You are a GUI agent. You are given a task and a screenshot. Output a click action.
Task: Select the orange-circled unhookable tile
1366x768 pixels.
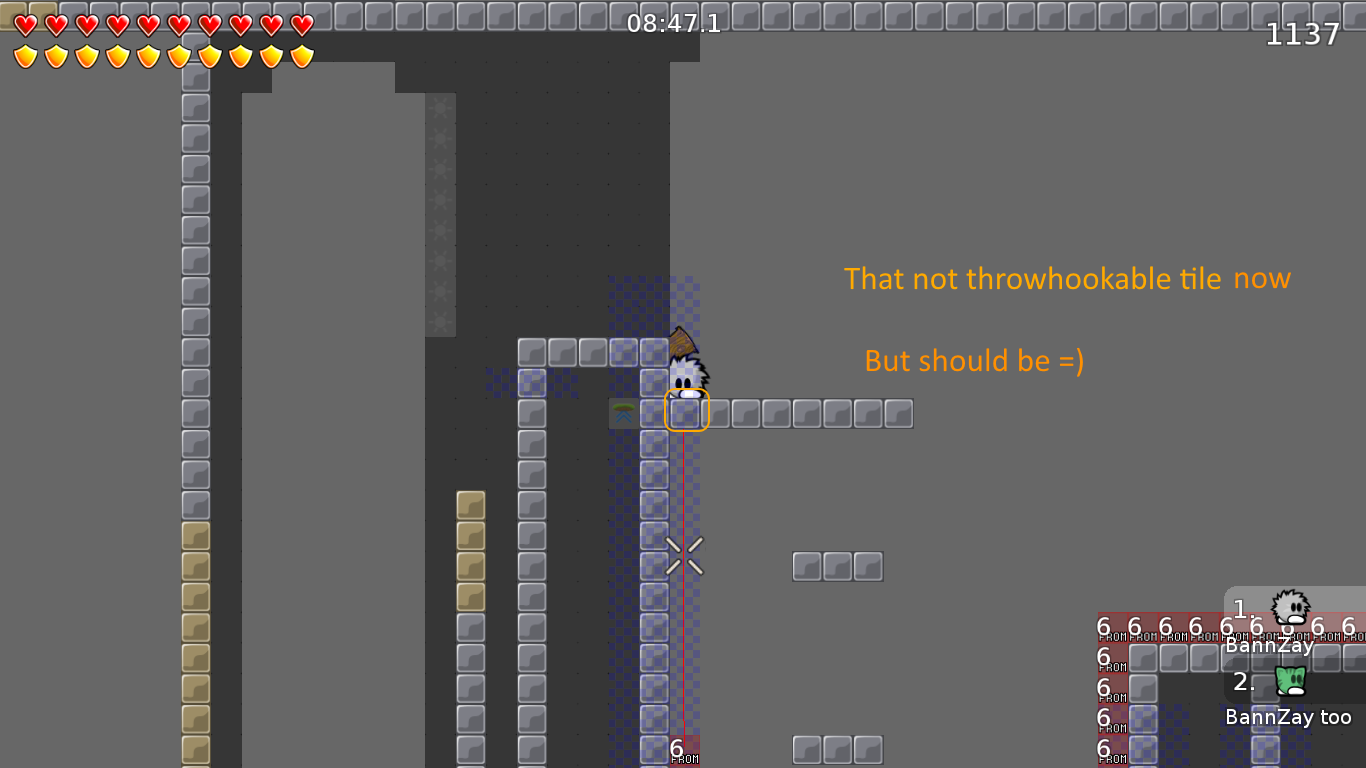tap(686, 410)
